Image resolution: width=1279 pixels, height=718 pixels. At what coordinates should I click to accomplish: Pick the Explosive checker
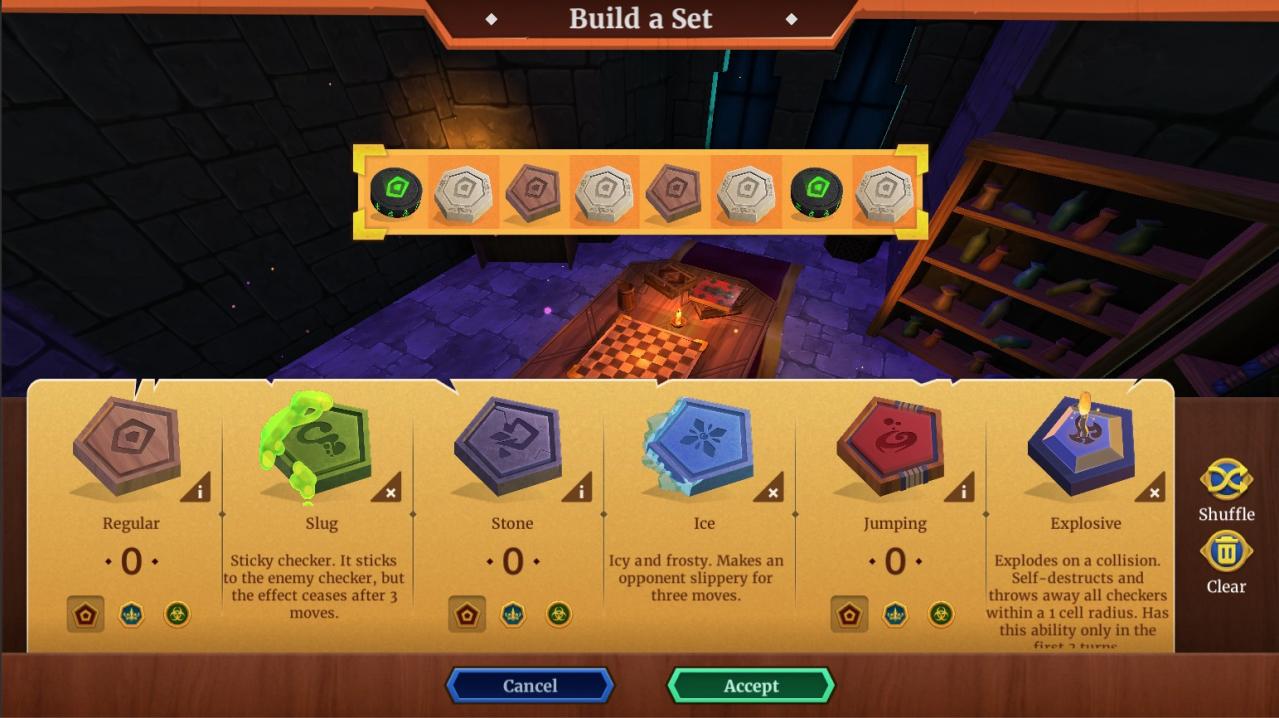point(1081,445)
